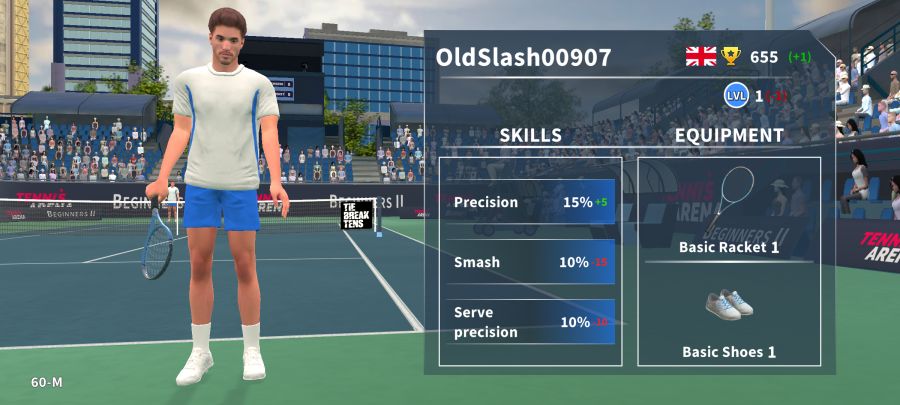Click the blue LVL level badge
The height and width of the screenshot is (405, 900).
pyautogui.click(x=736, y=96)
